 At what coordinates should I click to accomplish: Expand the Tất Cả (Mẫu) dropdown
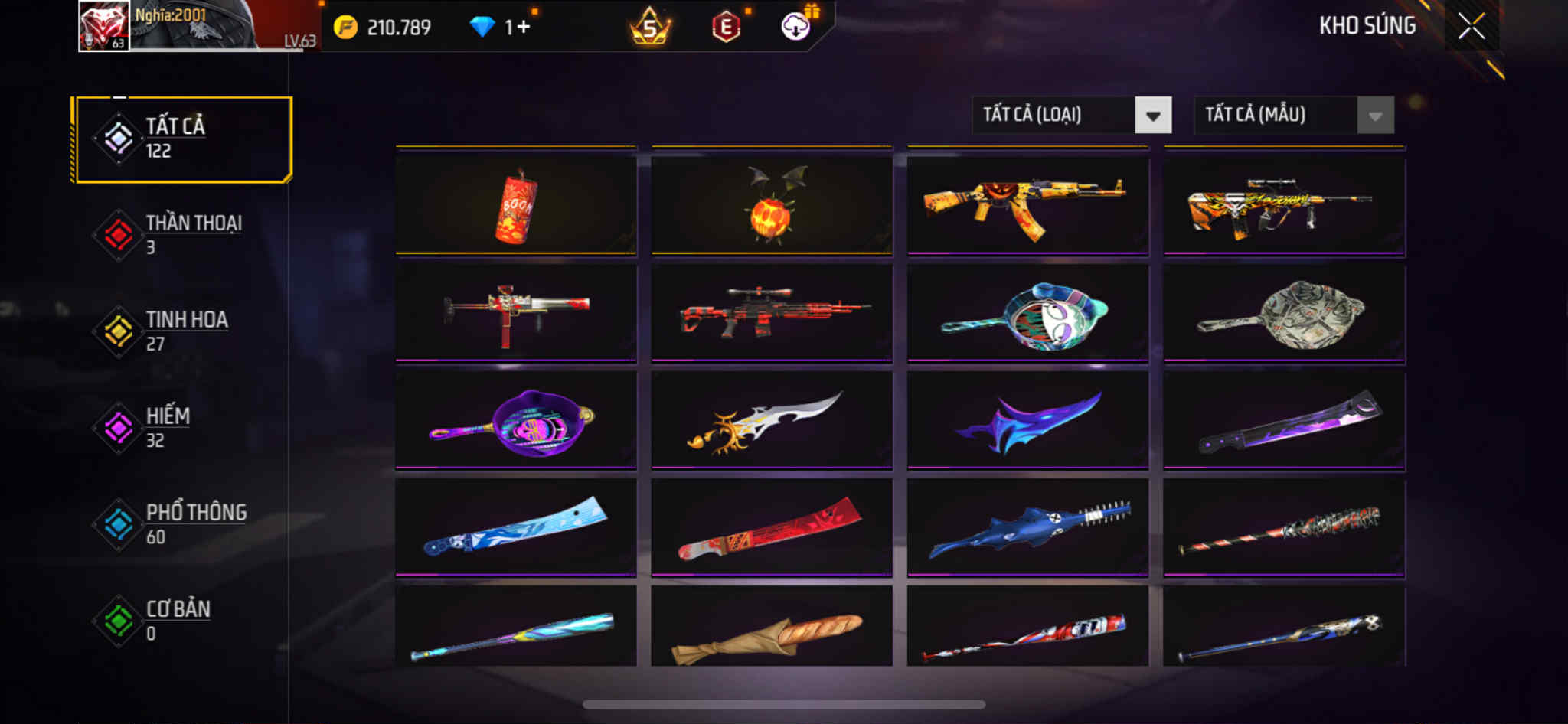(1293, 116)
